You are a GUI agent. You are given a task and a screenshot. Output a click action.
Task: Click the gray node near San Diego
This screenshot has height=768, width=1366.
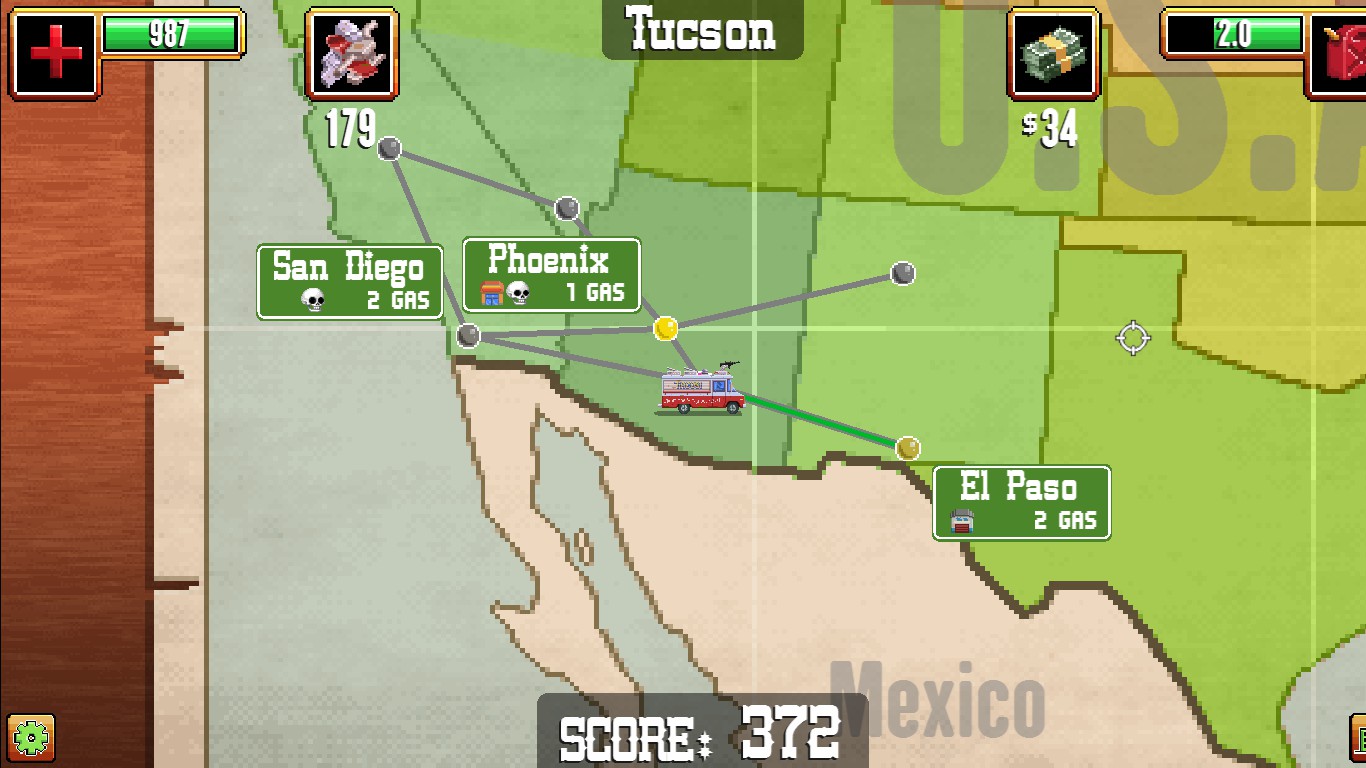[x=467, y=336]
